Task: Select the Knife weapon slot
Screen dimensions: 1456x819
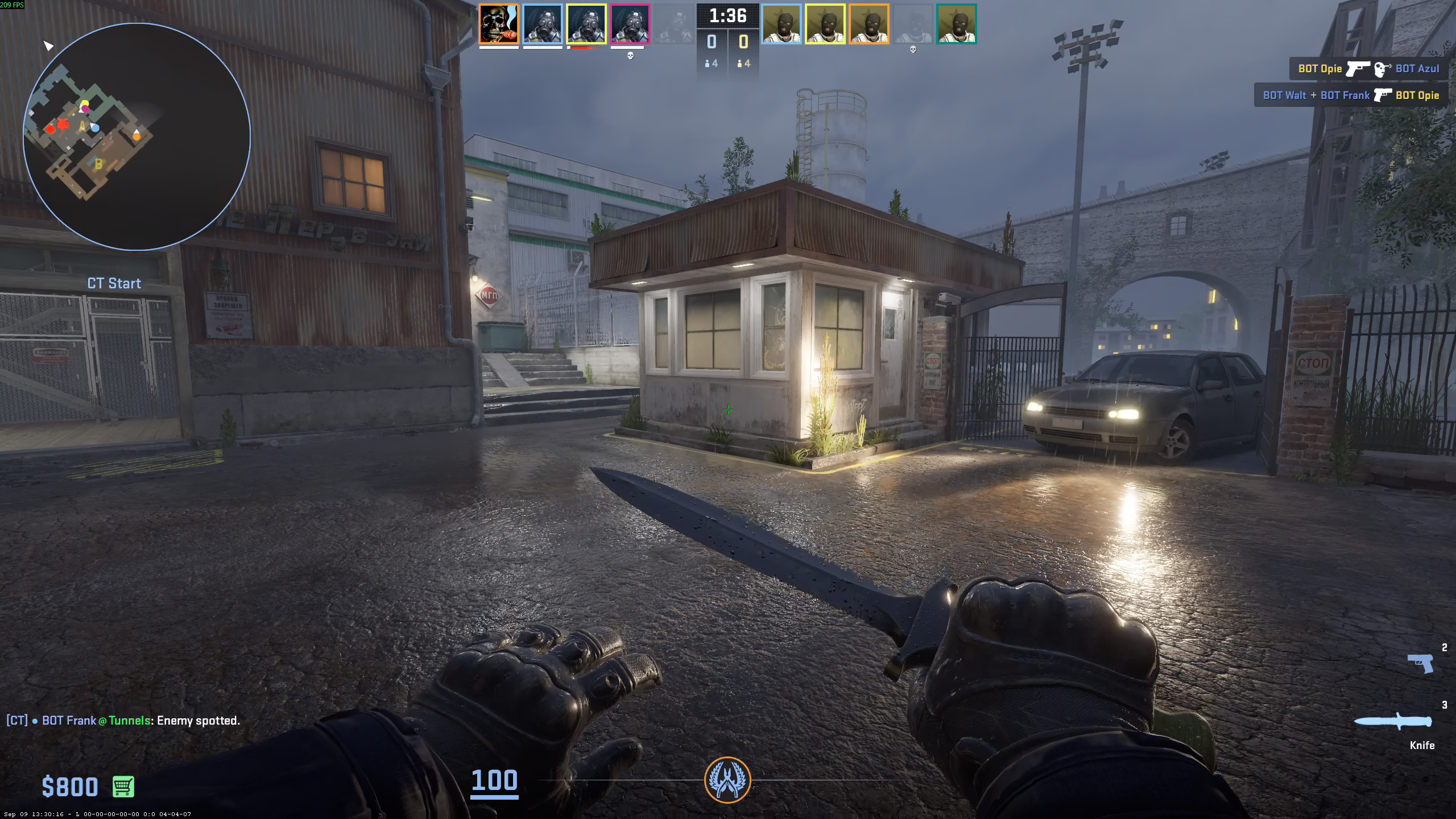Action: 1393,722
